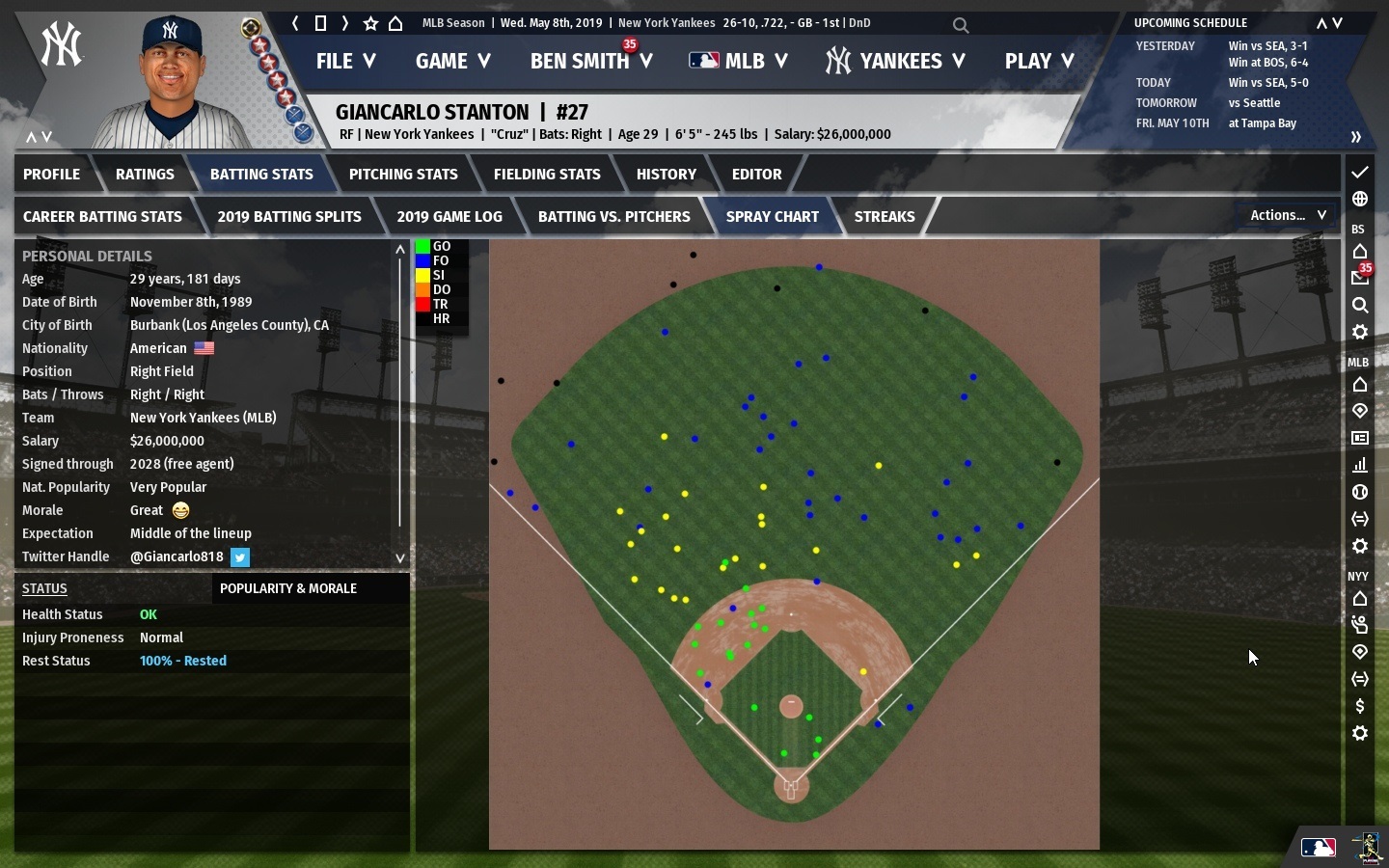Screen dimensions: 1389x868
Task: Select the MLB home icon in the sidebar
Action: pos(1360,386)
